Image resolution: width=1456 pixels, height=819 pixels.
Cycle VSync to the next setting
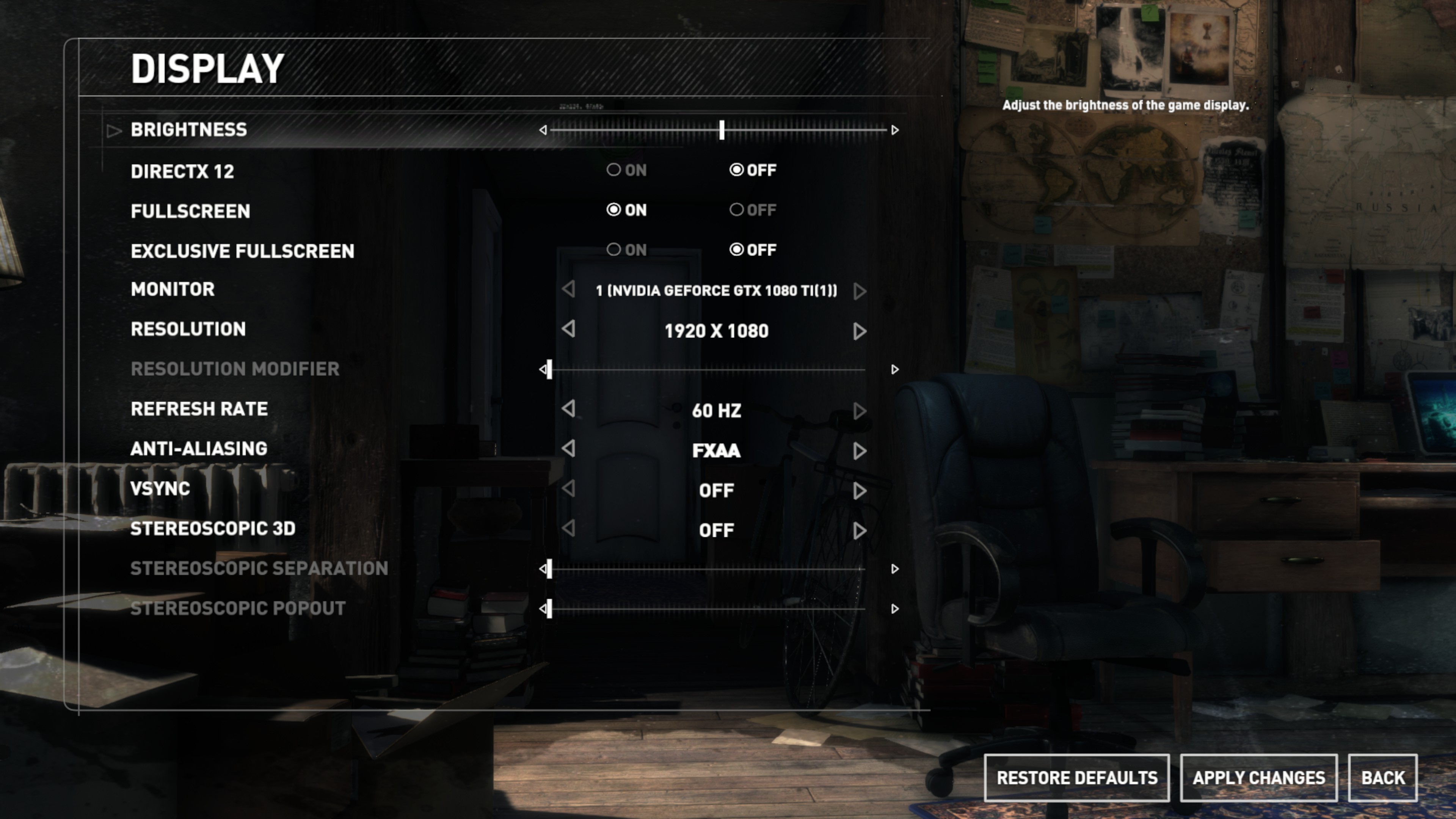[860, 491]
